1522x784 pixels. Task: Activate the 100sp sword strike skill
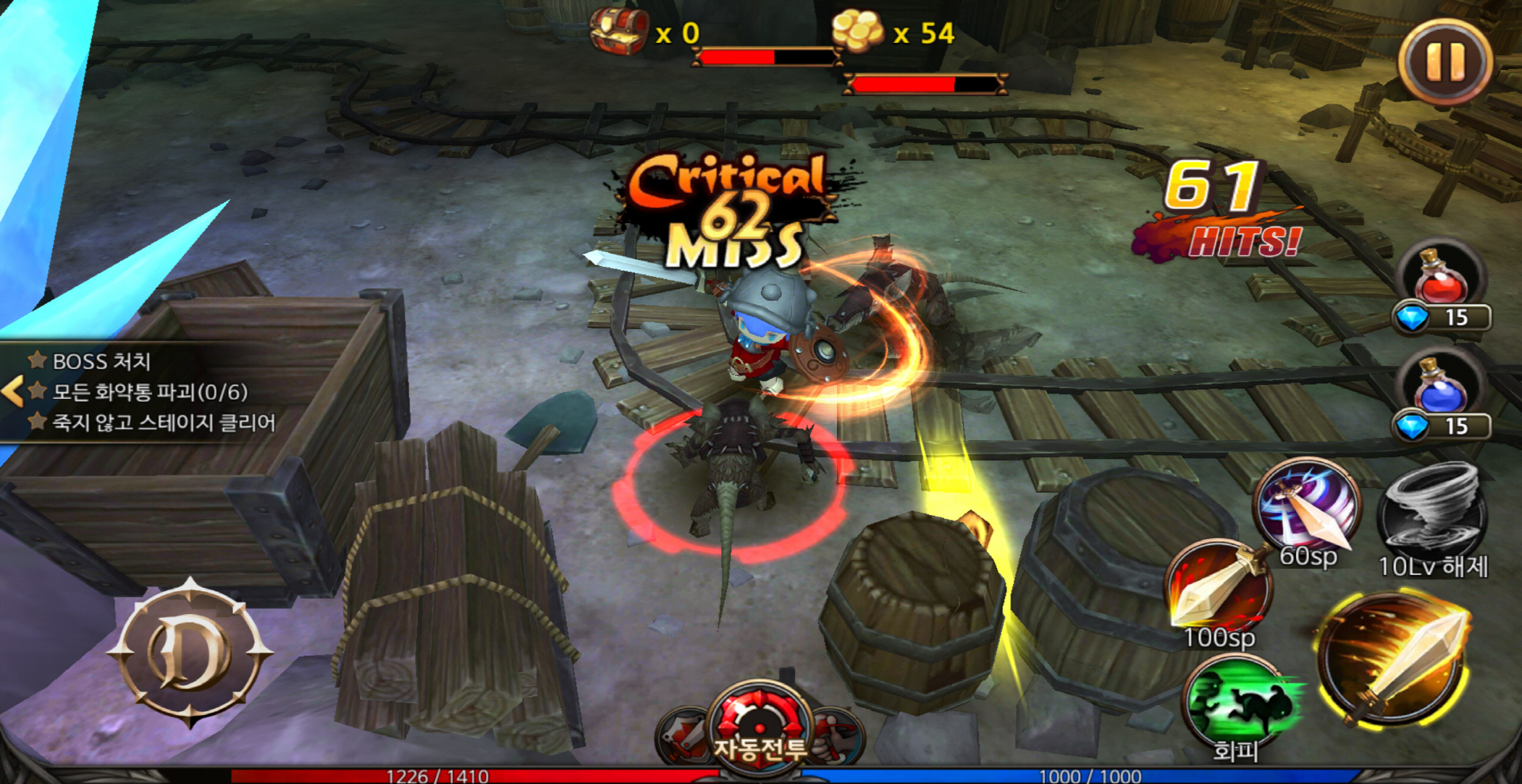point(1218,590)
